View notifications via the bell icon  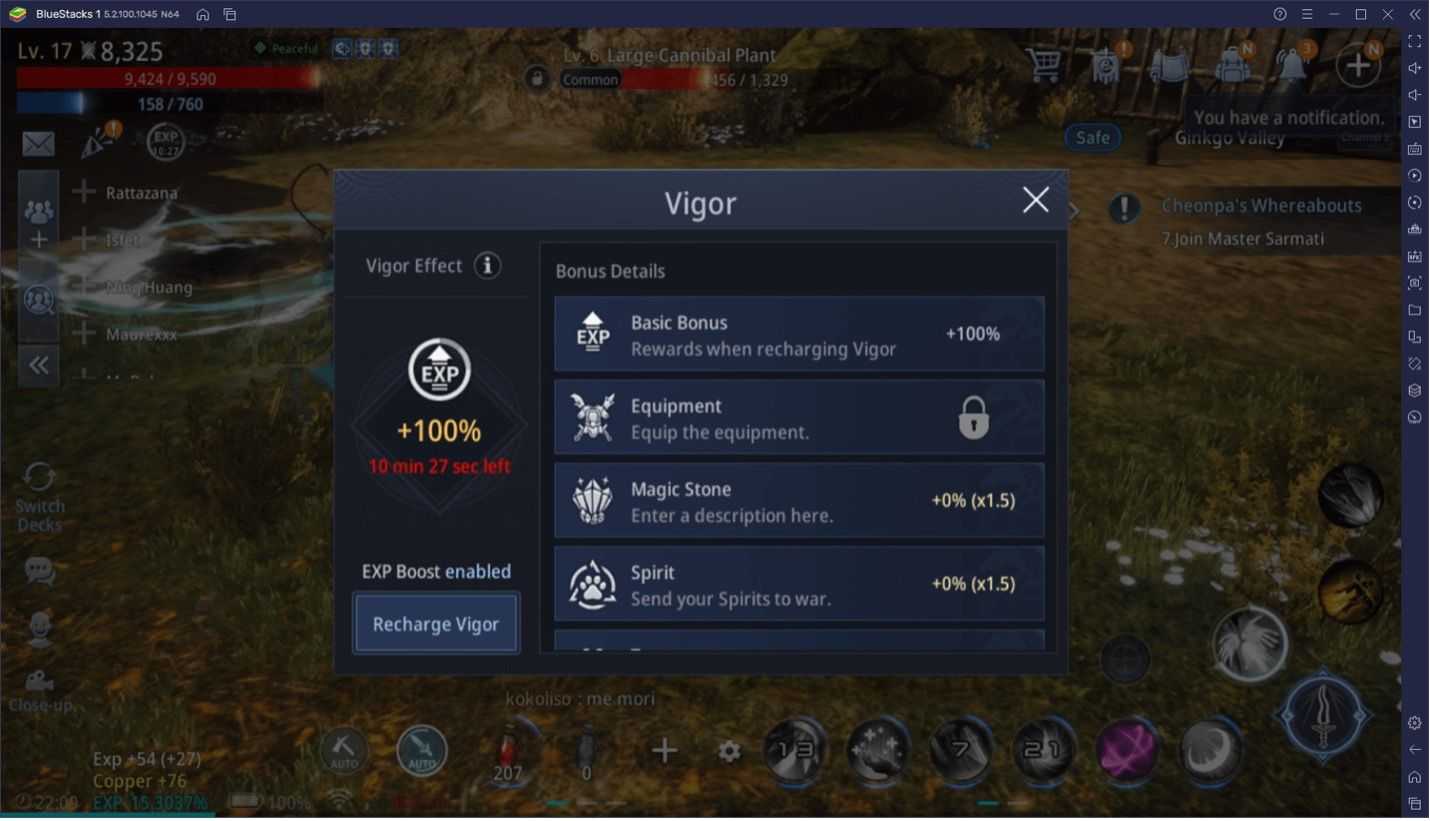(x=1291, y=66)
